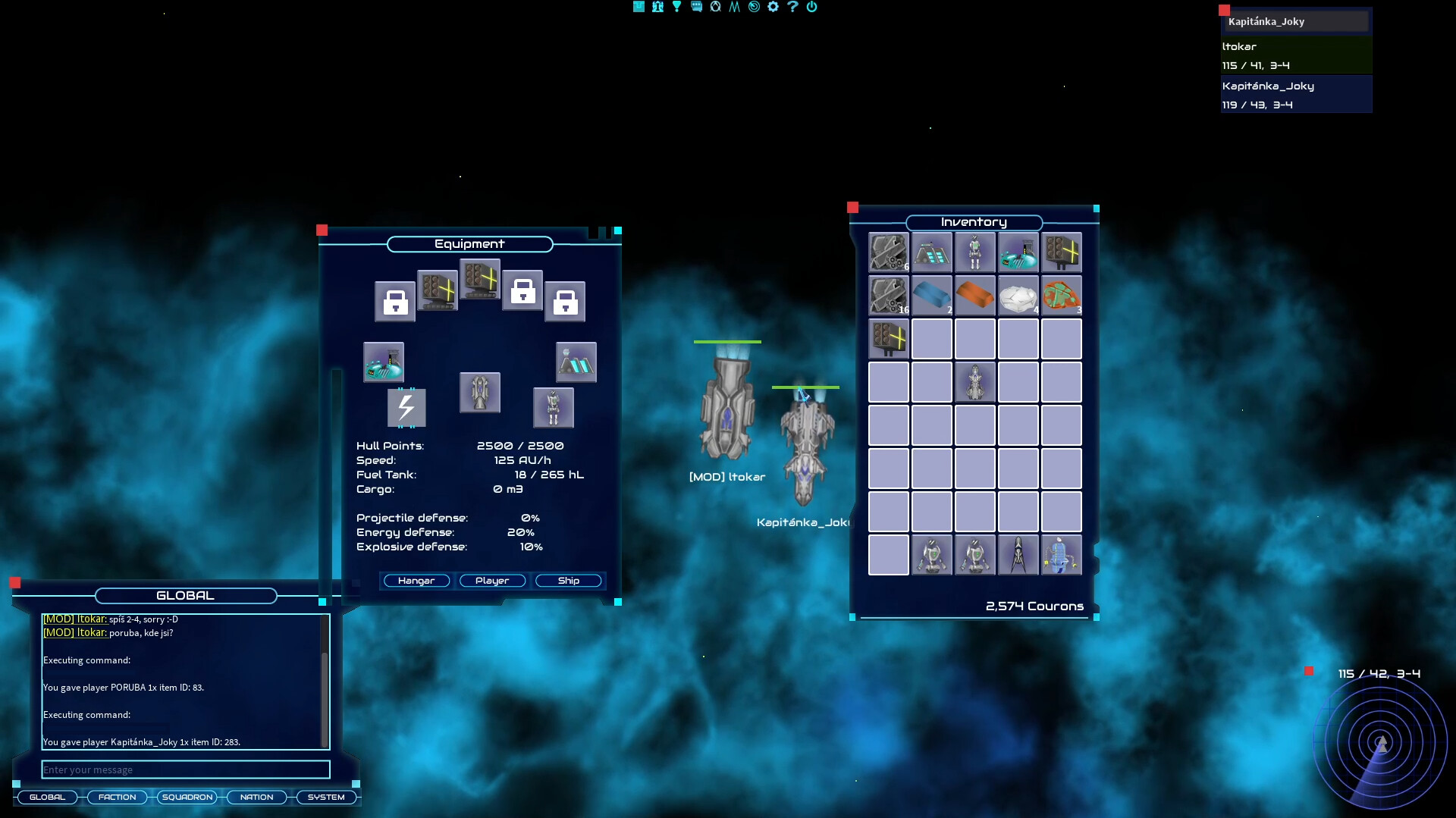Open the Nation chat channel
Image resolution: width=1456 pixels, height=818 pixels.
(256, 797)
